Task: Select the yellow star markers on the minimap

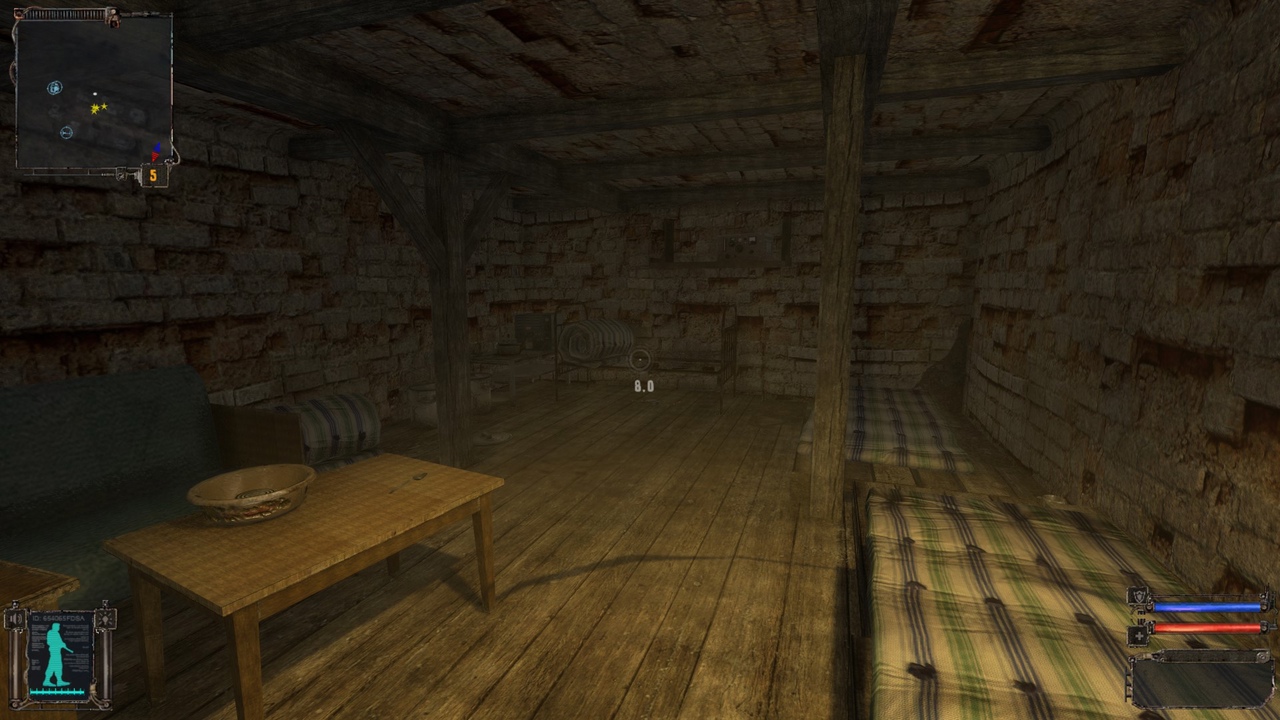Action: 98,108
